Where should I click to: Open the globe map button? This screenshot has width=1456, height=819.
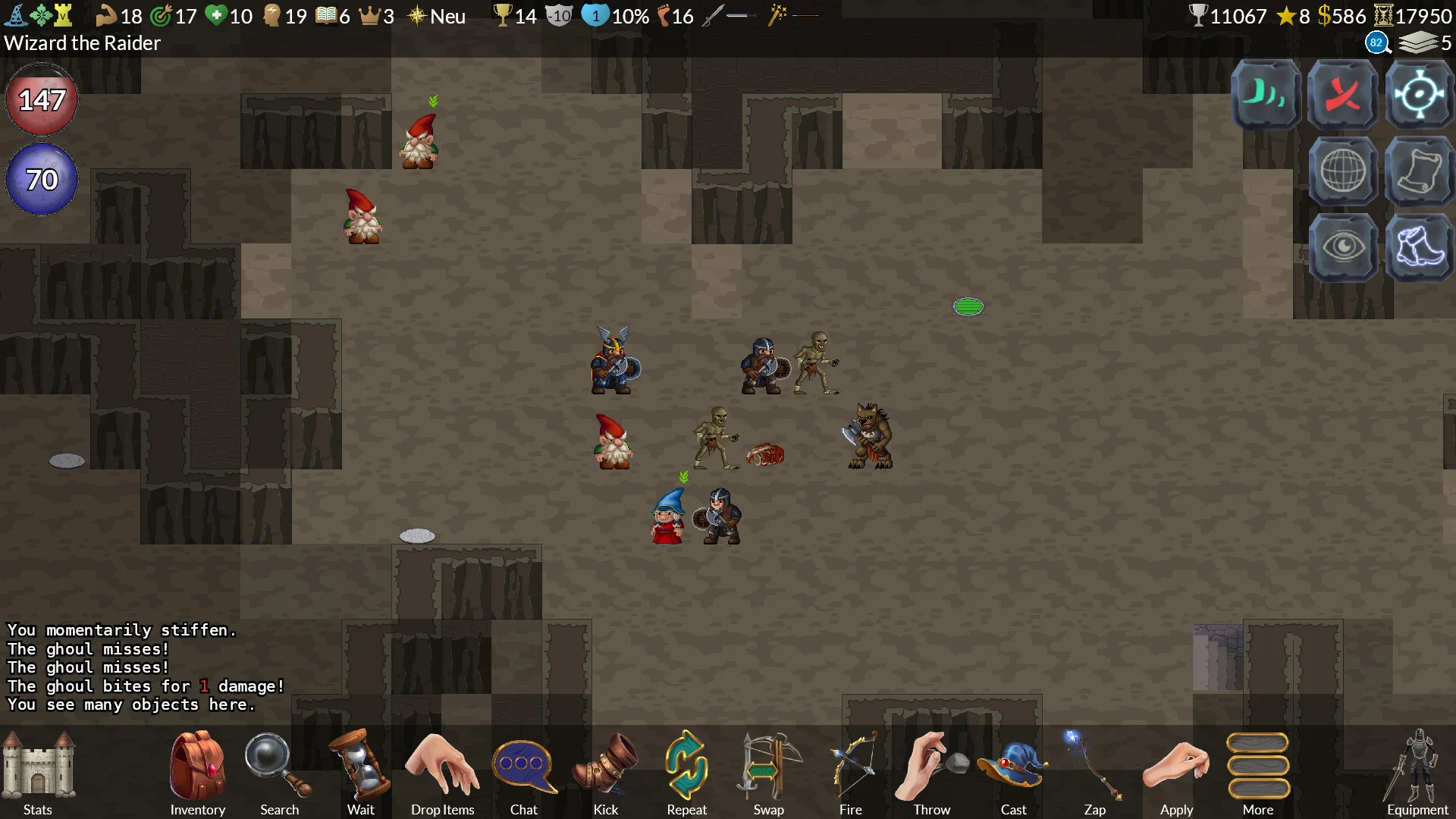pos(1342,171)
